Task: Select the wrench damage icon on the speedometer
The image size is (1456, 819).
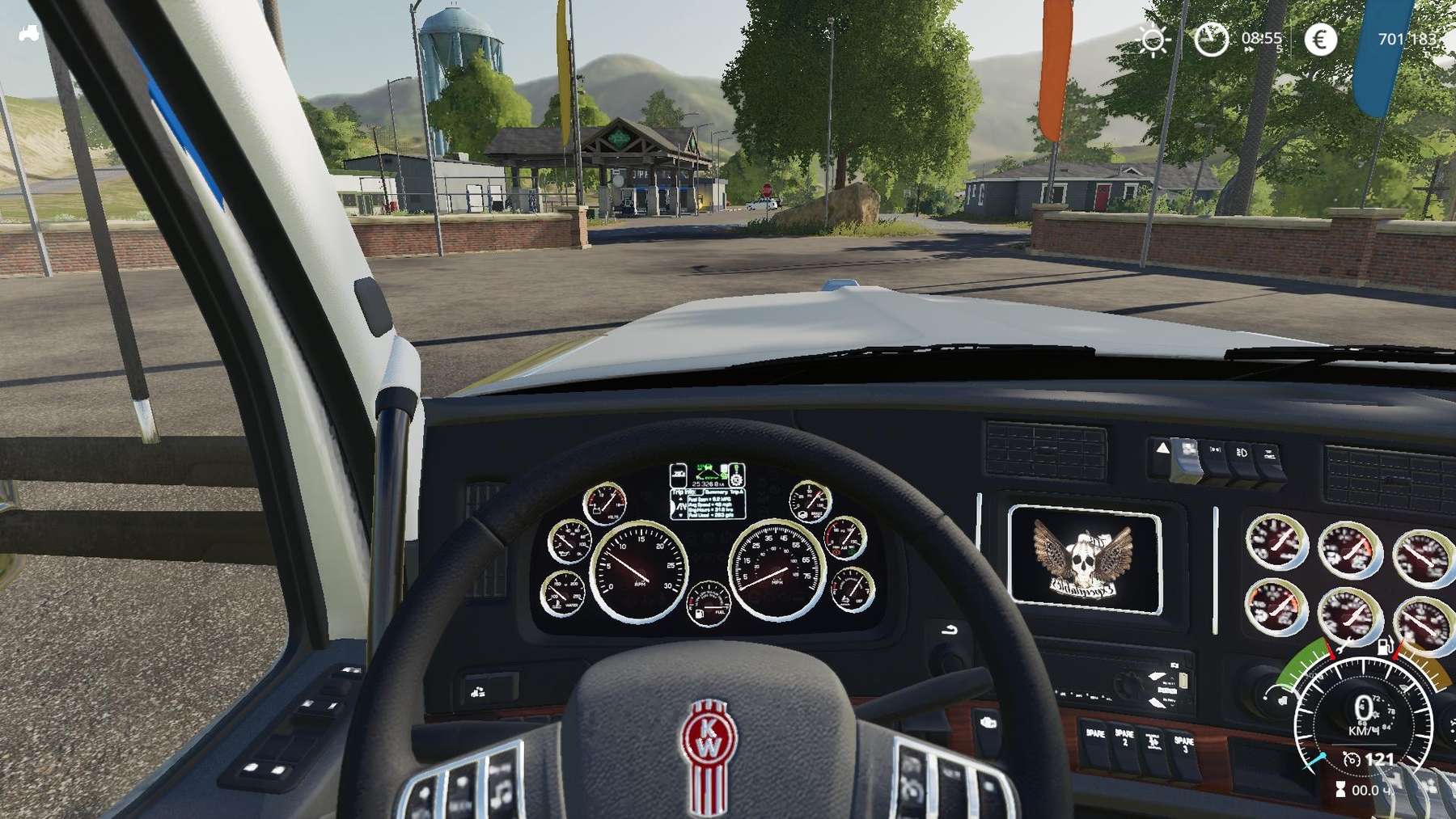Action: pyautogui.click(x=1344, y=646)
